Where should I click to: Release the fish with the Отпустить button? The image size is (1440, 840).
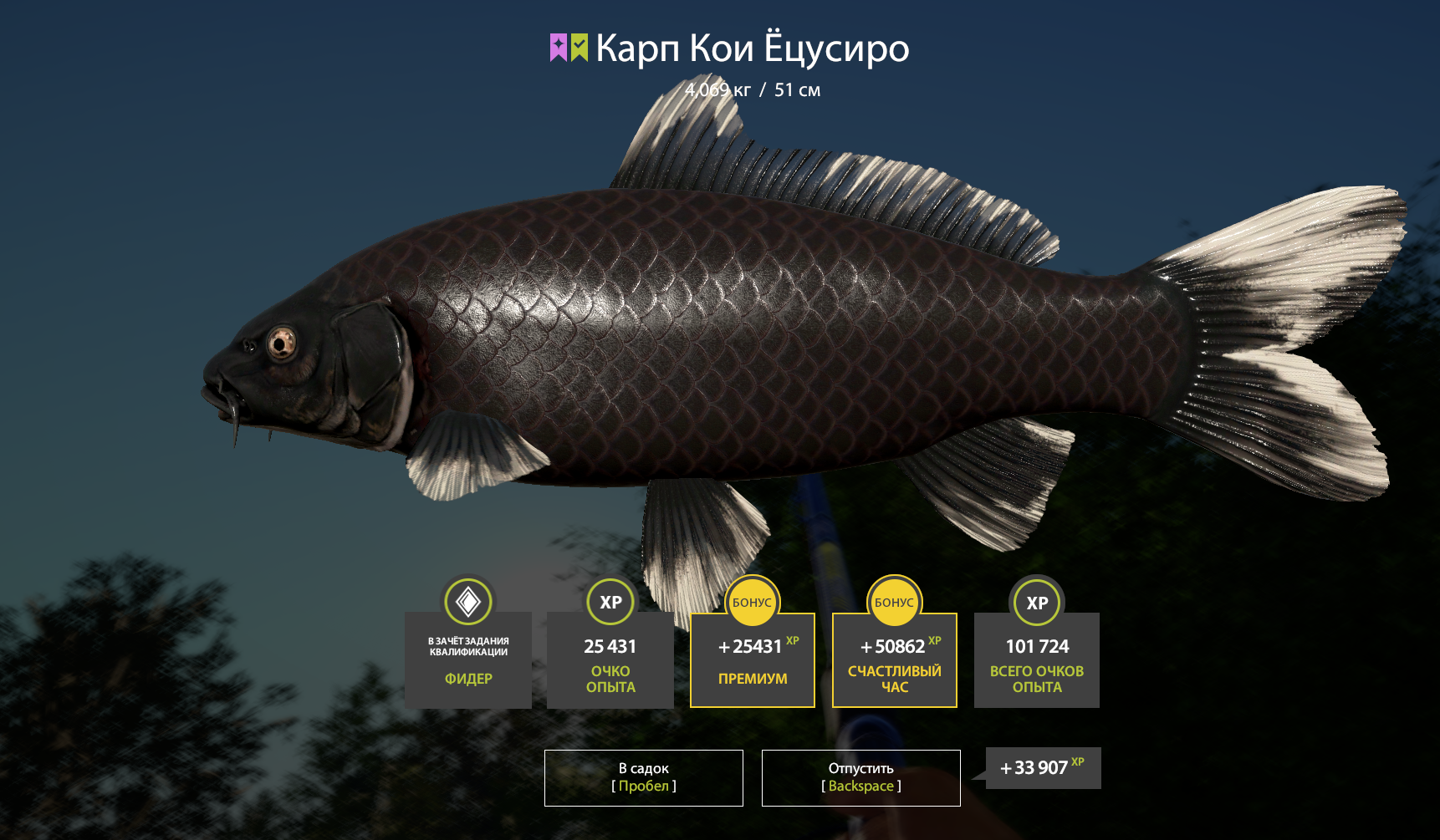[x=860, y=777]
